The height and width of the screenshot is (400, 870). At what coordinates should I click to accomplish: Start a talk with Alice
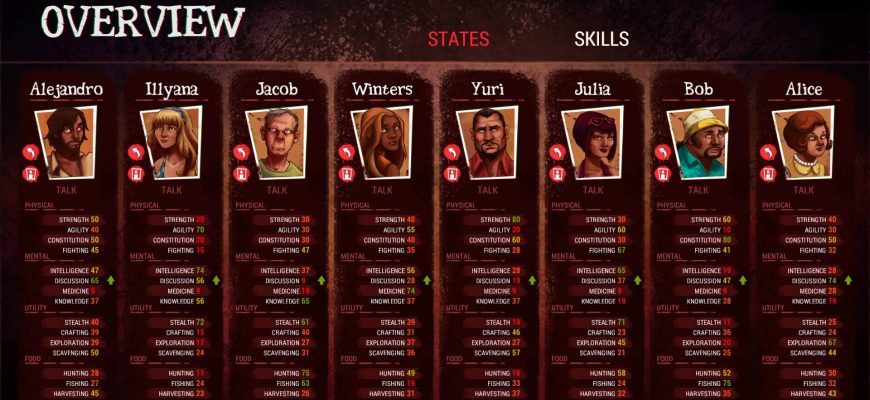pyautogui.click(x=805, y=189)
